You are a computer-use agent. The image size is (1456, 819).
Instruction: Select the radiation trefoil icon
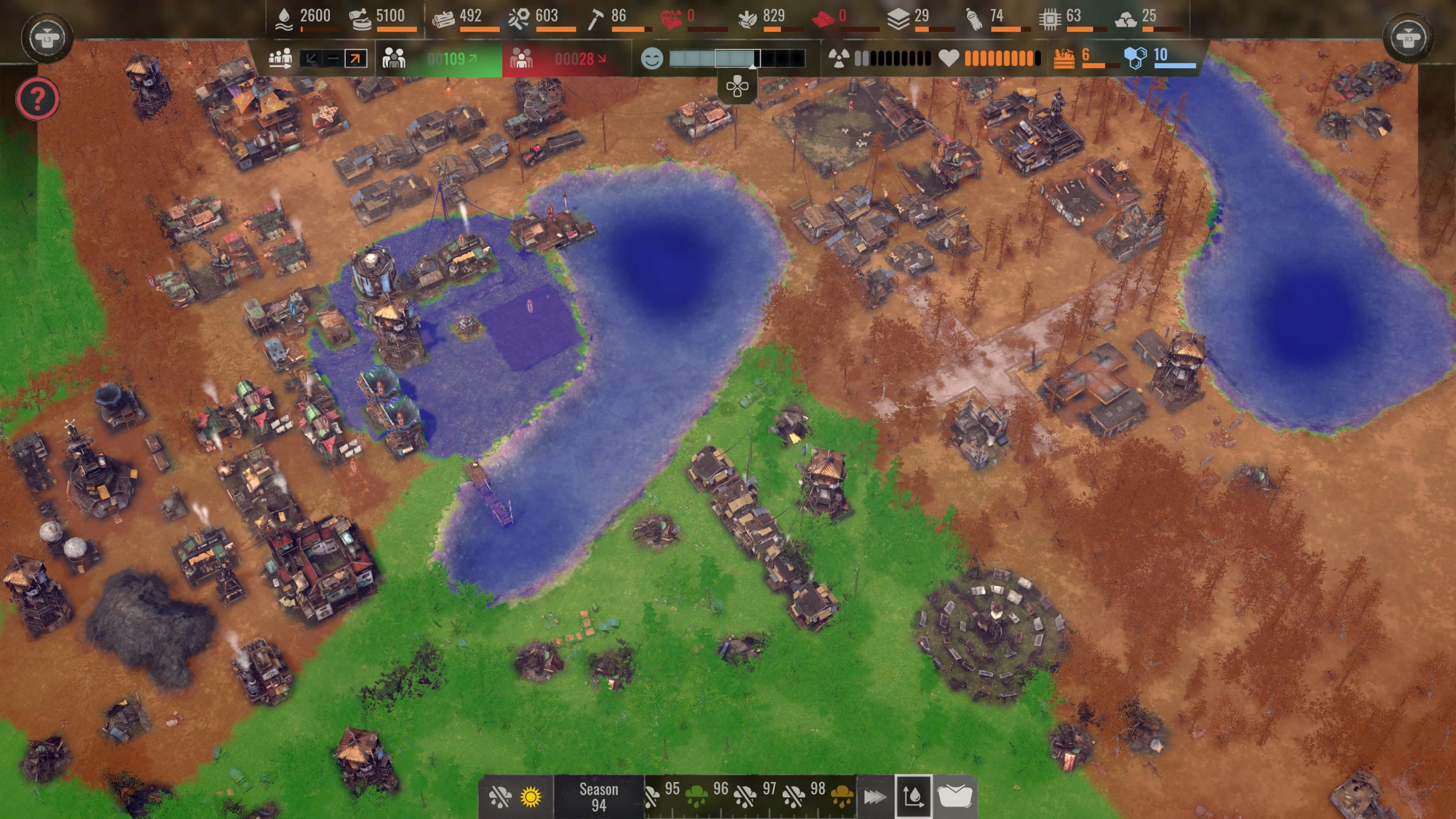click(839, 58)
